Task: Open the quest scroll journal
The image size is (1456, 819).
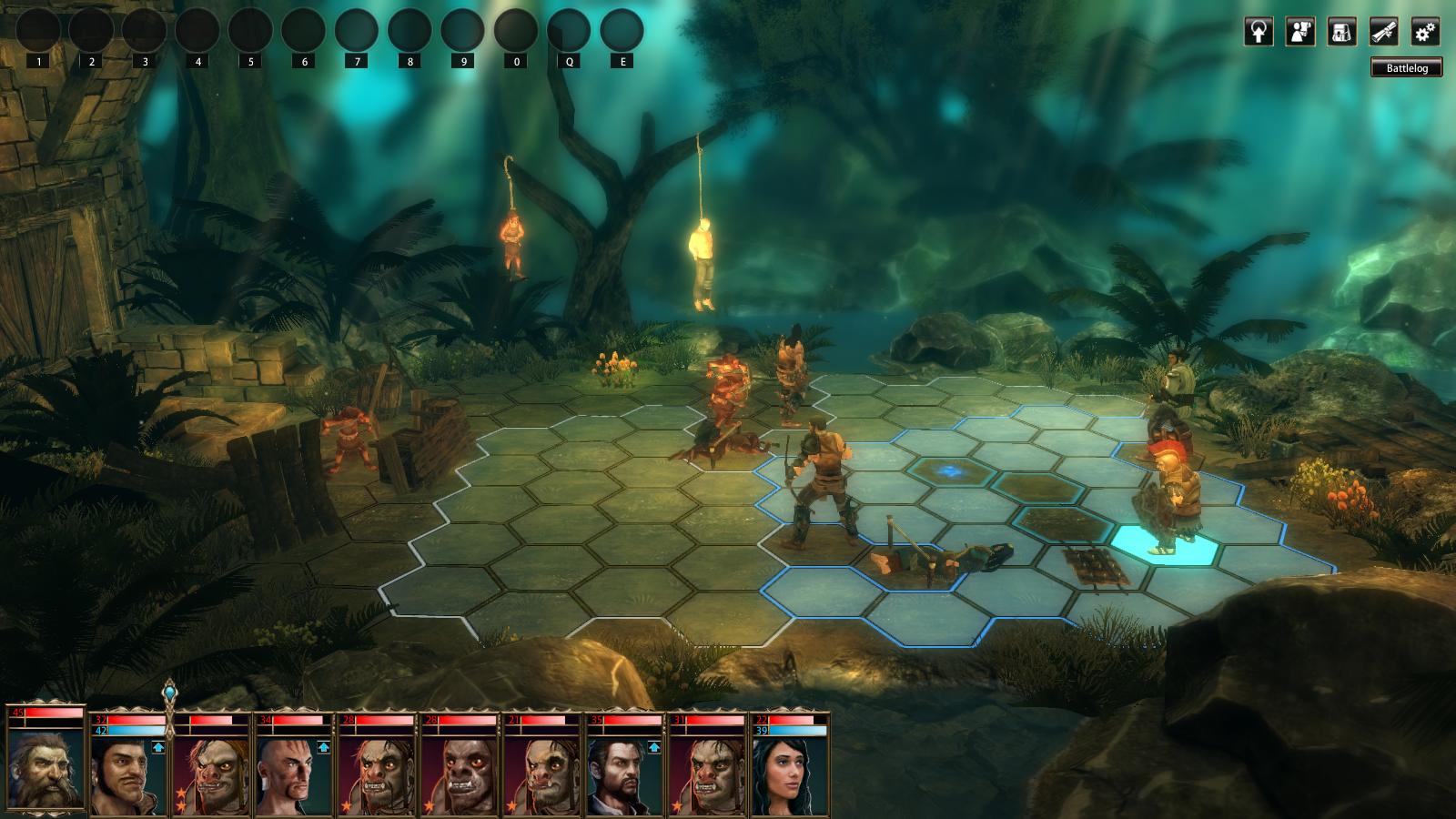Action: click(x=1383, y=32)
